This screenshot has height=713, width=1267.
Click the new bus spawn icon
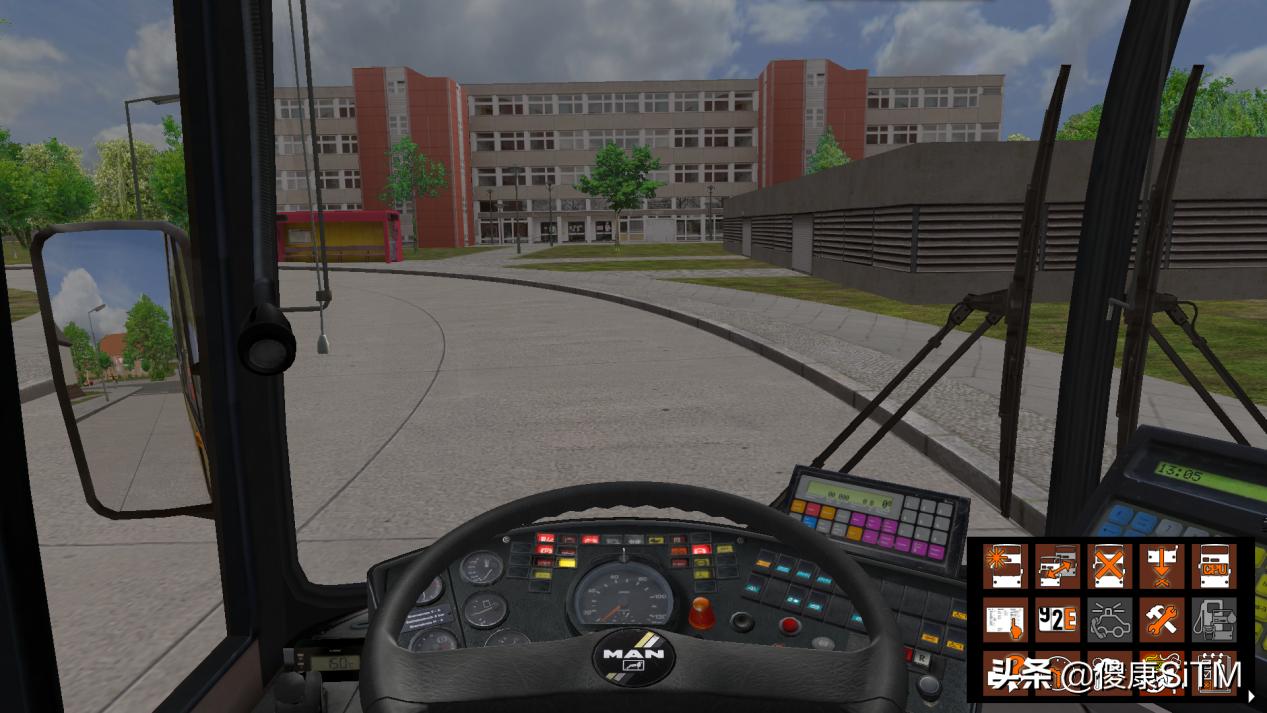coord(1005,566)
